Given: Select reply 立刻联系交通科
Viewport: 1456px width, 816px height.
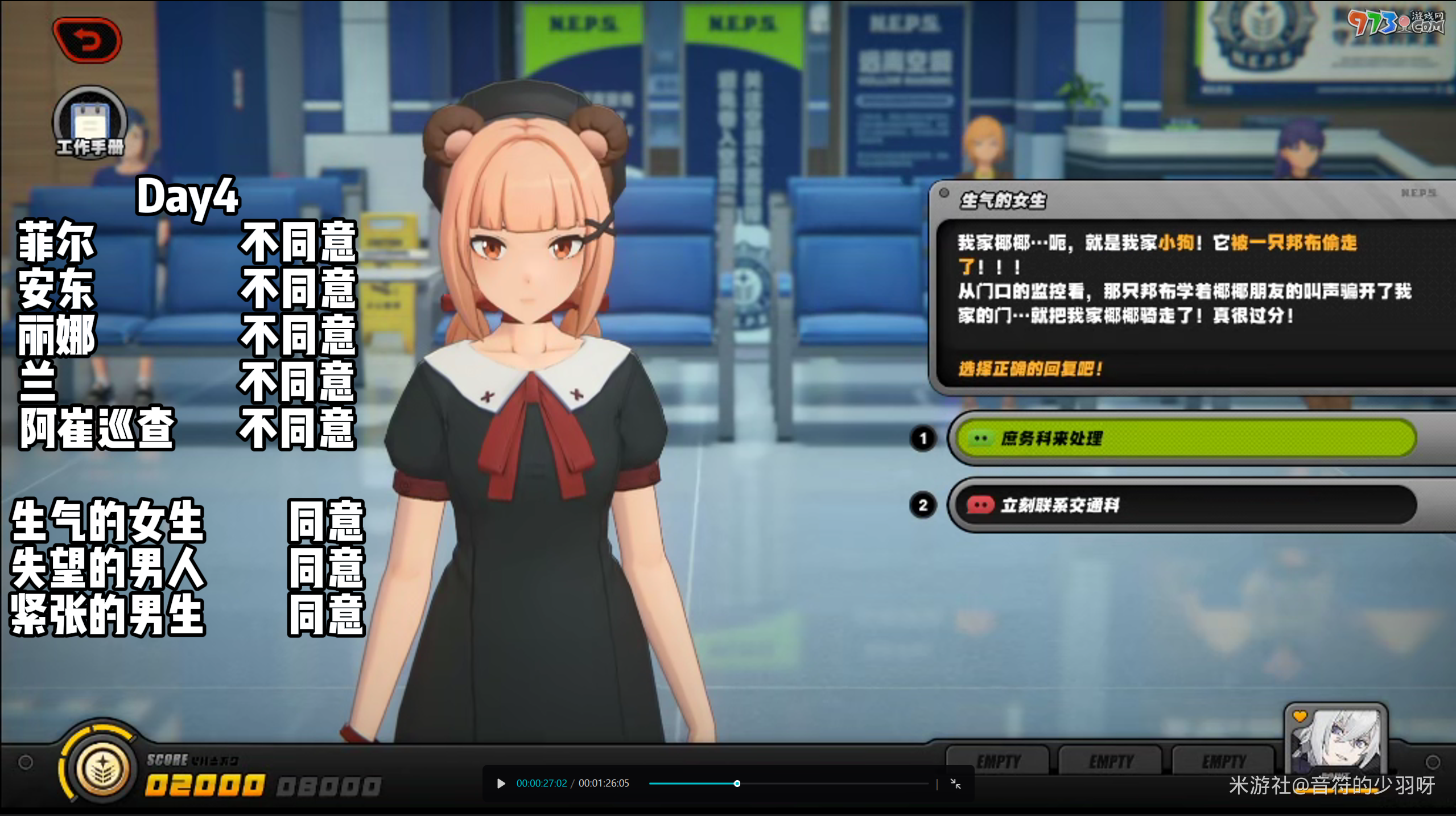Looking at the screenshot, I should pyautogui.click(x=1186, y=505).
